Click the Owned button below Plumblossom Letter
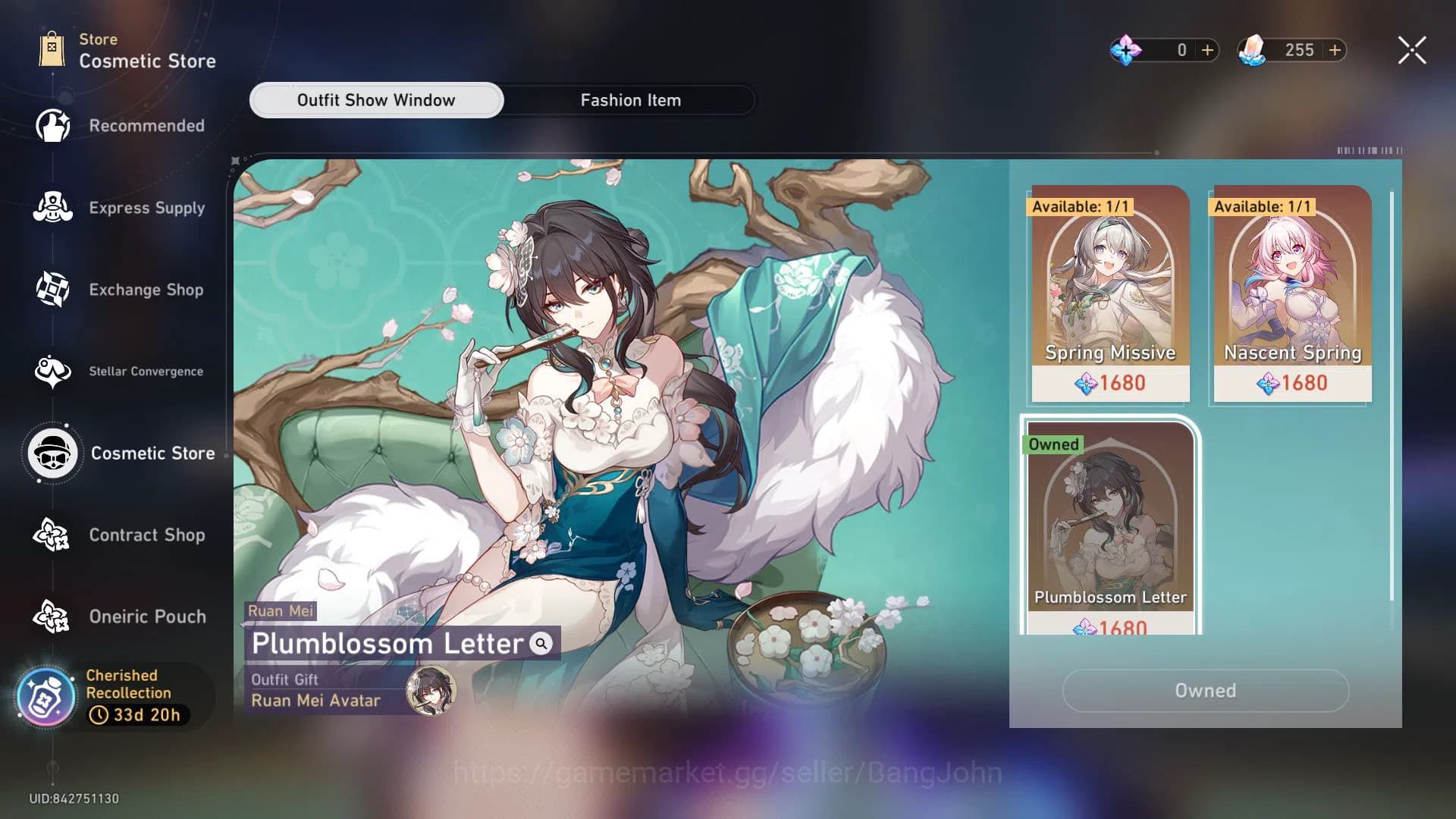Screen dimensions: 1456x819 [x=1204, y=691]
